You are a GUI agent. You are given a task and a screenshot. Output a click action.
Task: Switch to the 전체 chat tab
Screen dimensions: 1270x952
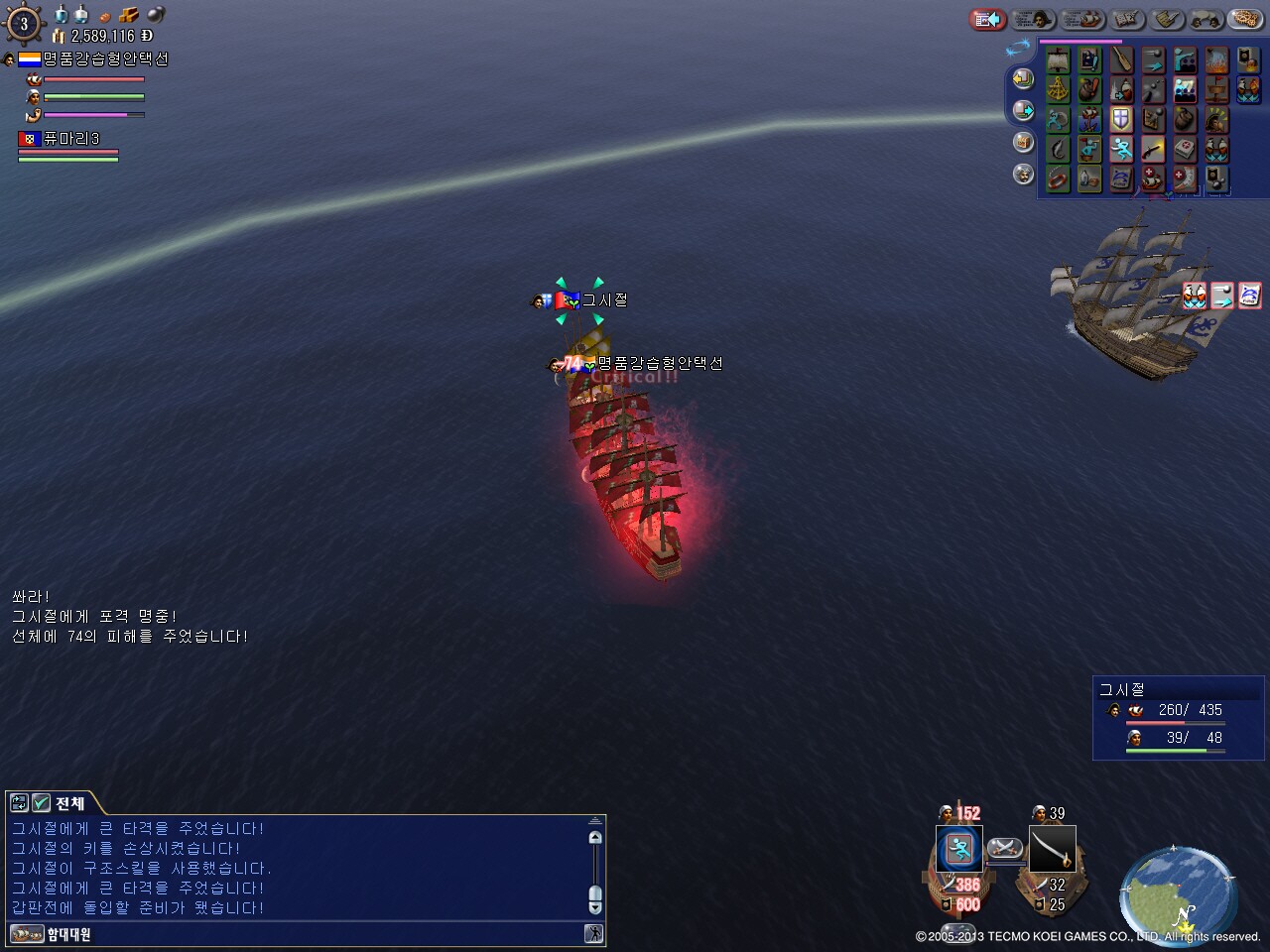coord(69,803)
